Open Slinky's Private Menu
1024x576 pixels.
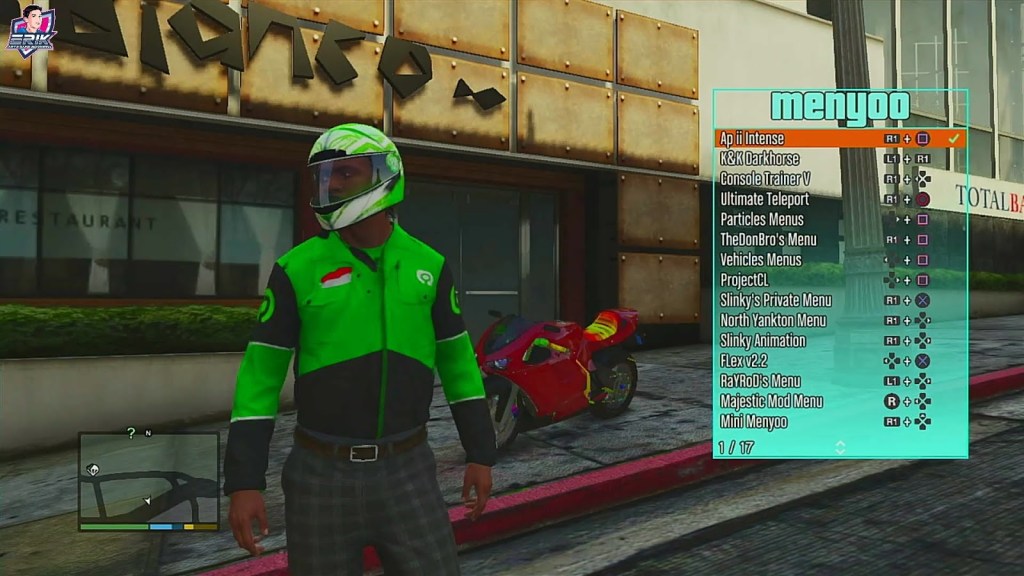[x=776, y=300]
